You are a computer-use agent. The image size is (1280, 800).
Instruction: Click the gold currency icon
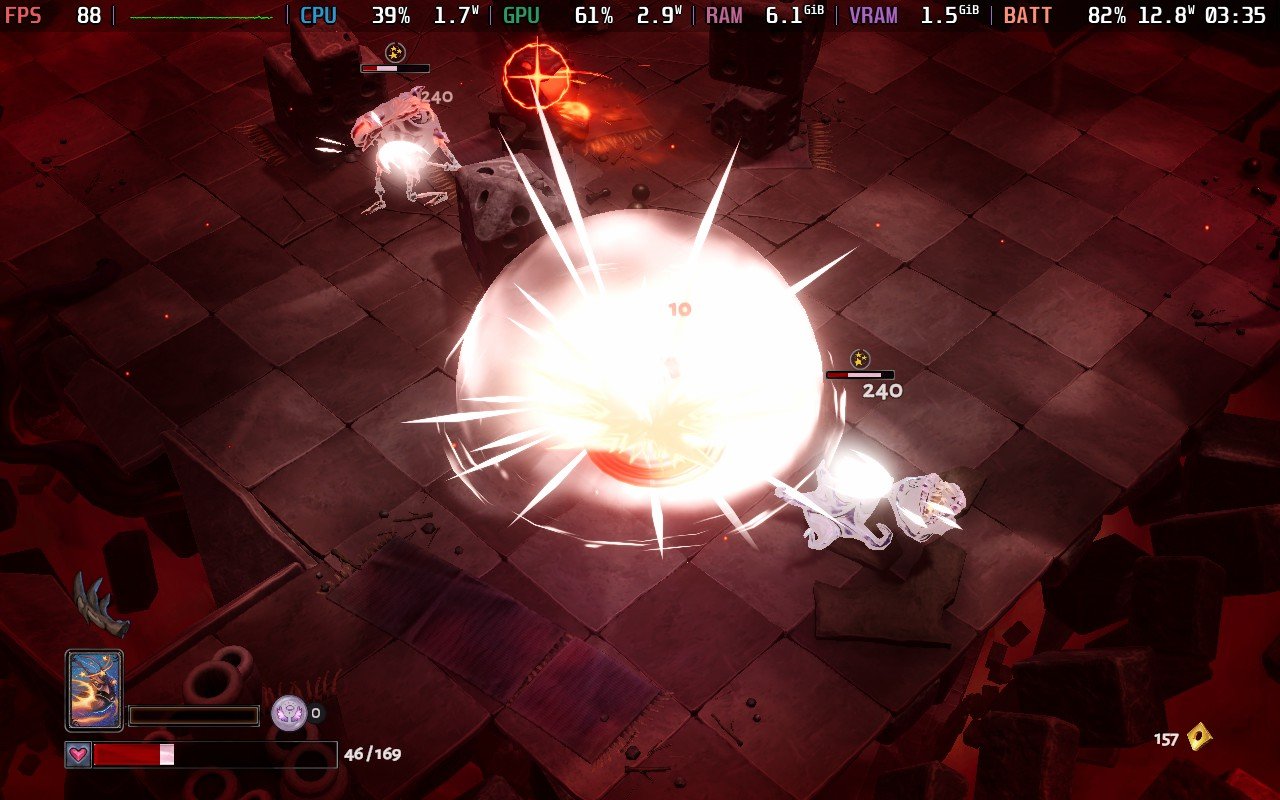point(1199,738)
